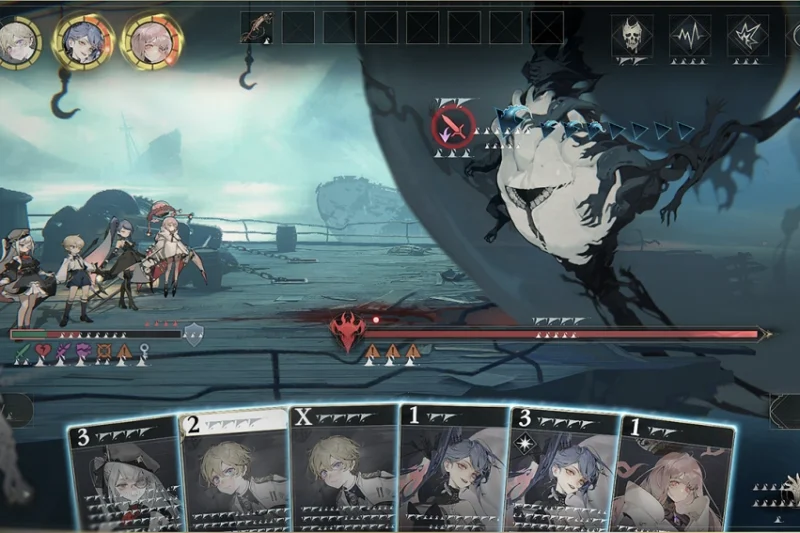800x533 pixels.
Task: Click the shattered burst icon
Action: (x=748, y=36)
